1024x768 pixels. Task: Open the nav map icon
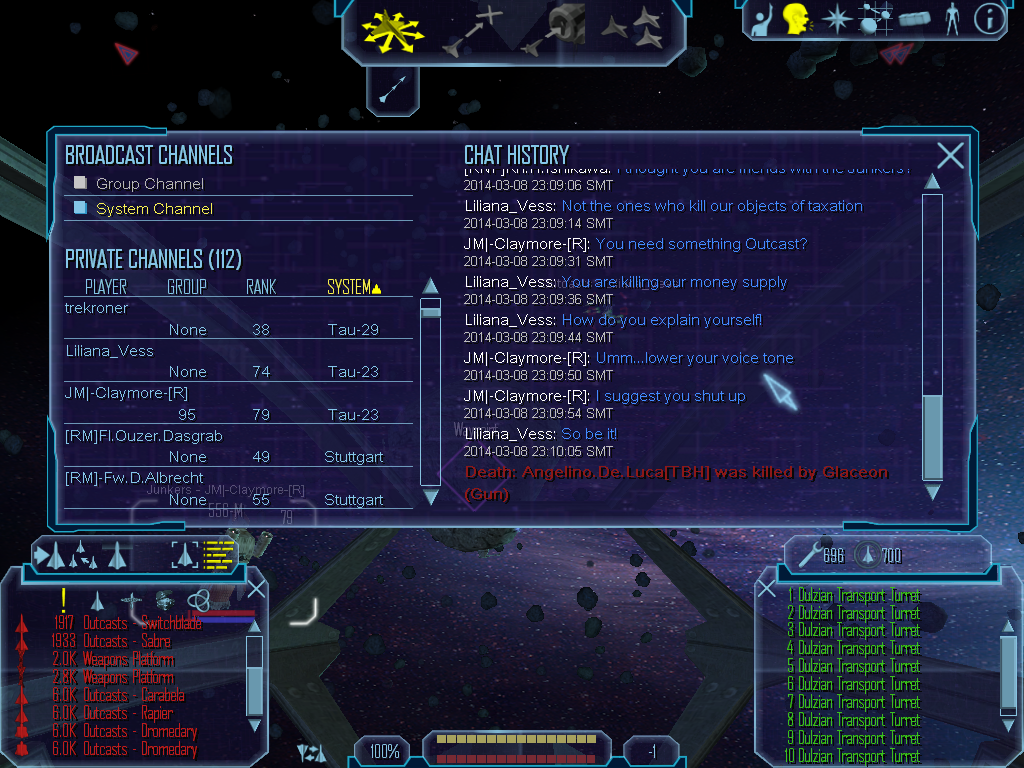click(x=876, y=19)
